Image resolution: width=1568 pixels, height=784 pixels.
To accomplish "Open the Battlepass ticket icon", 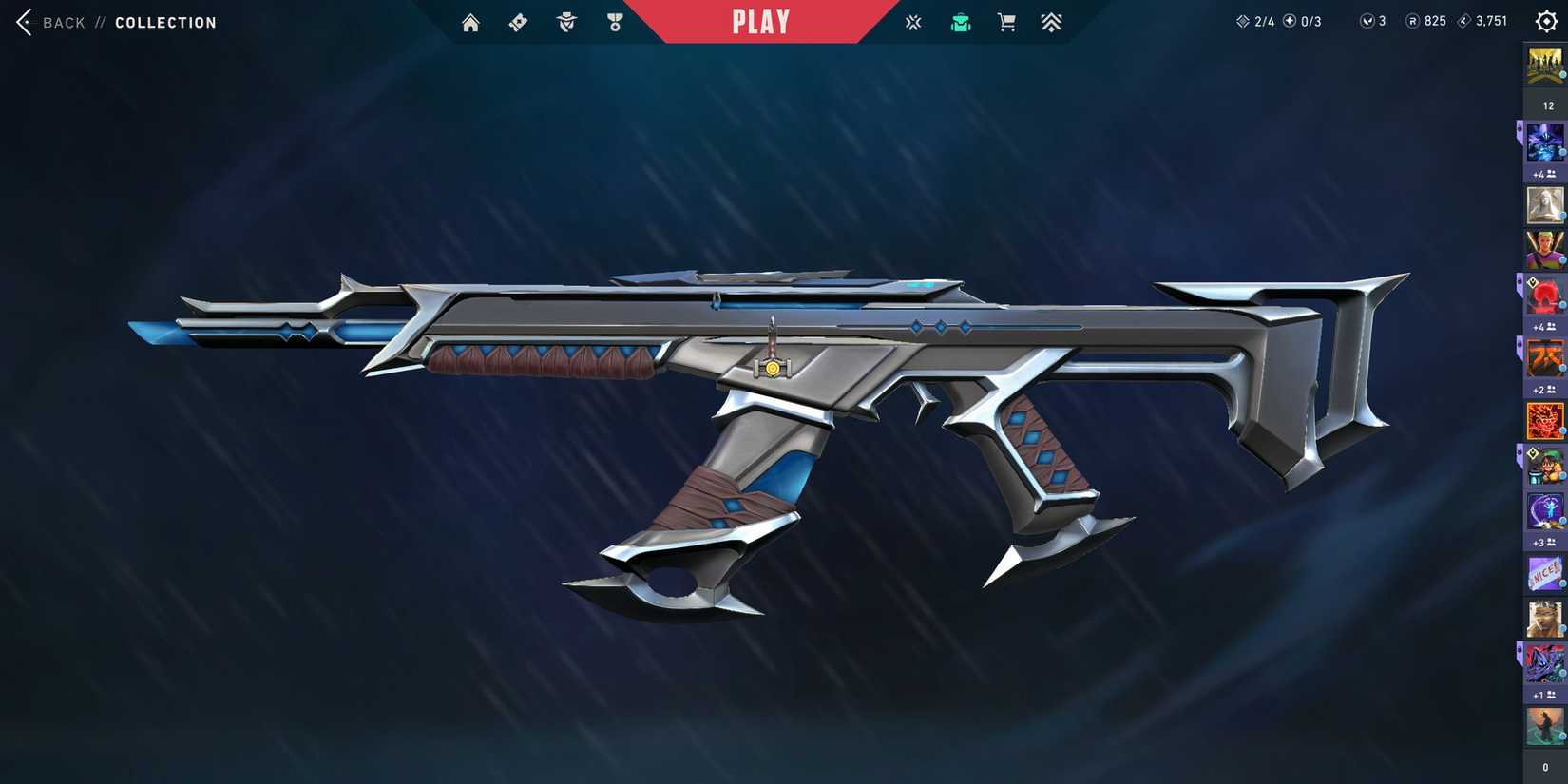I will click(517, 21).
